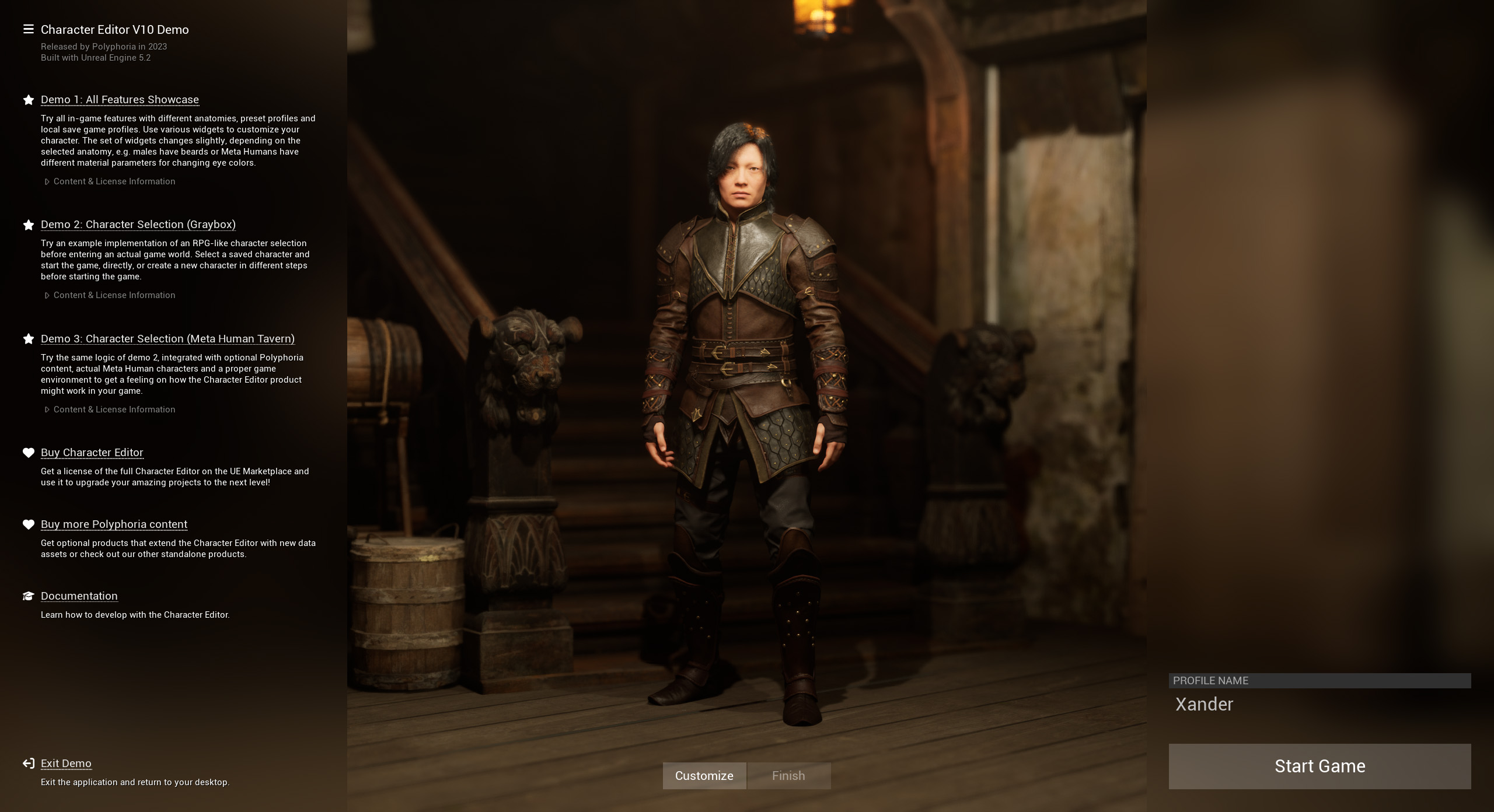Switch to the Customize tab

pyautogui.click(x=704, y=775)
